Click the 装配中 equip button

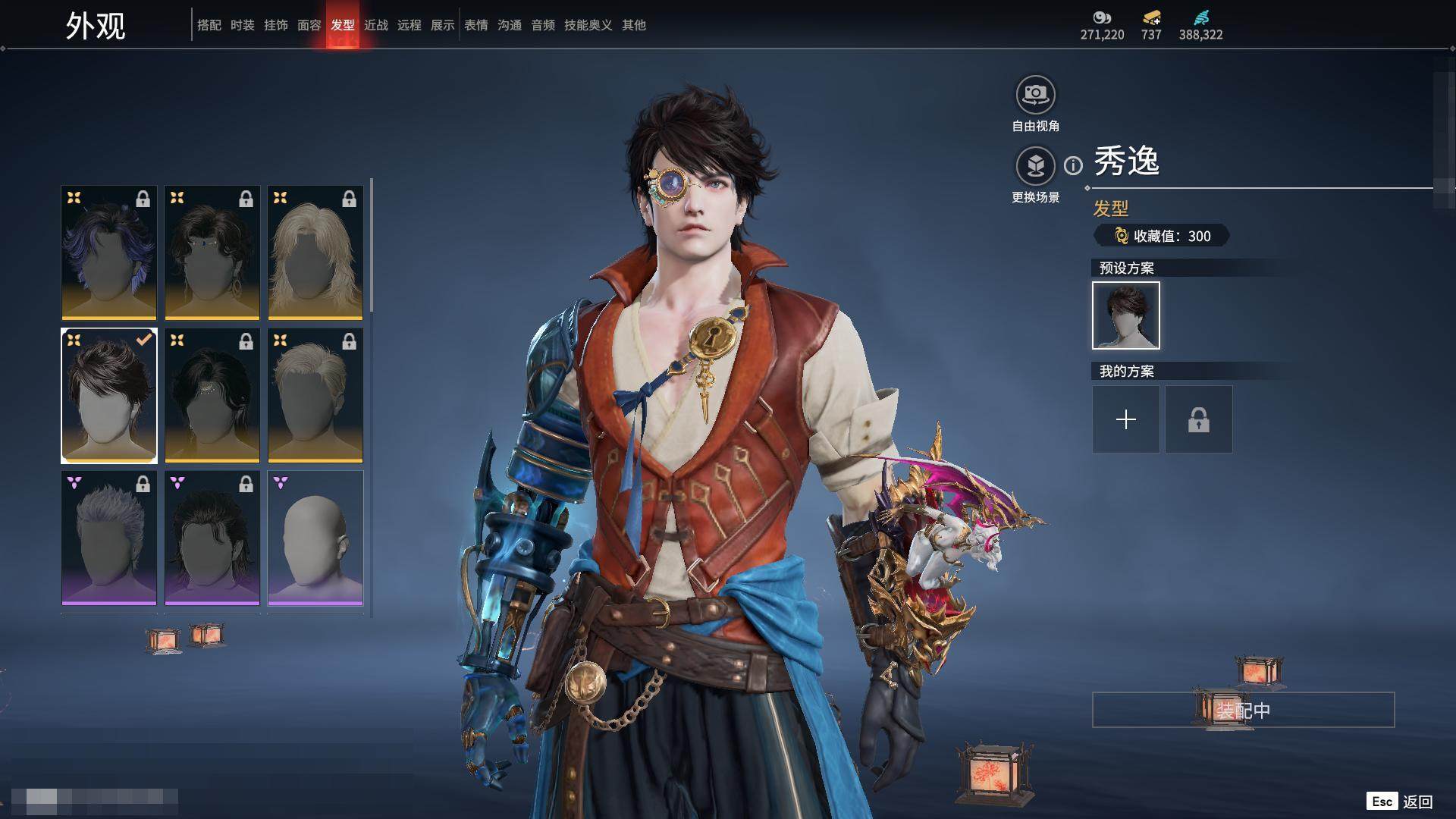pyautogui.click(x=1243, y=710)
